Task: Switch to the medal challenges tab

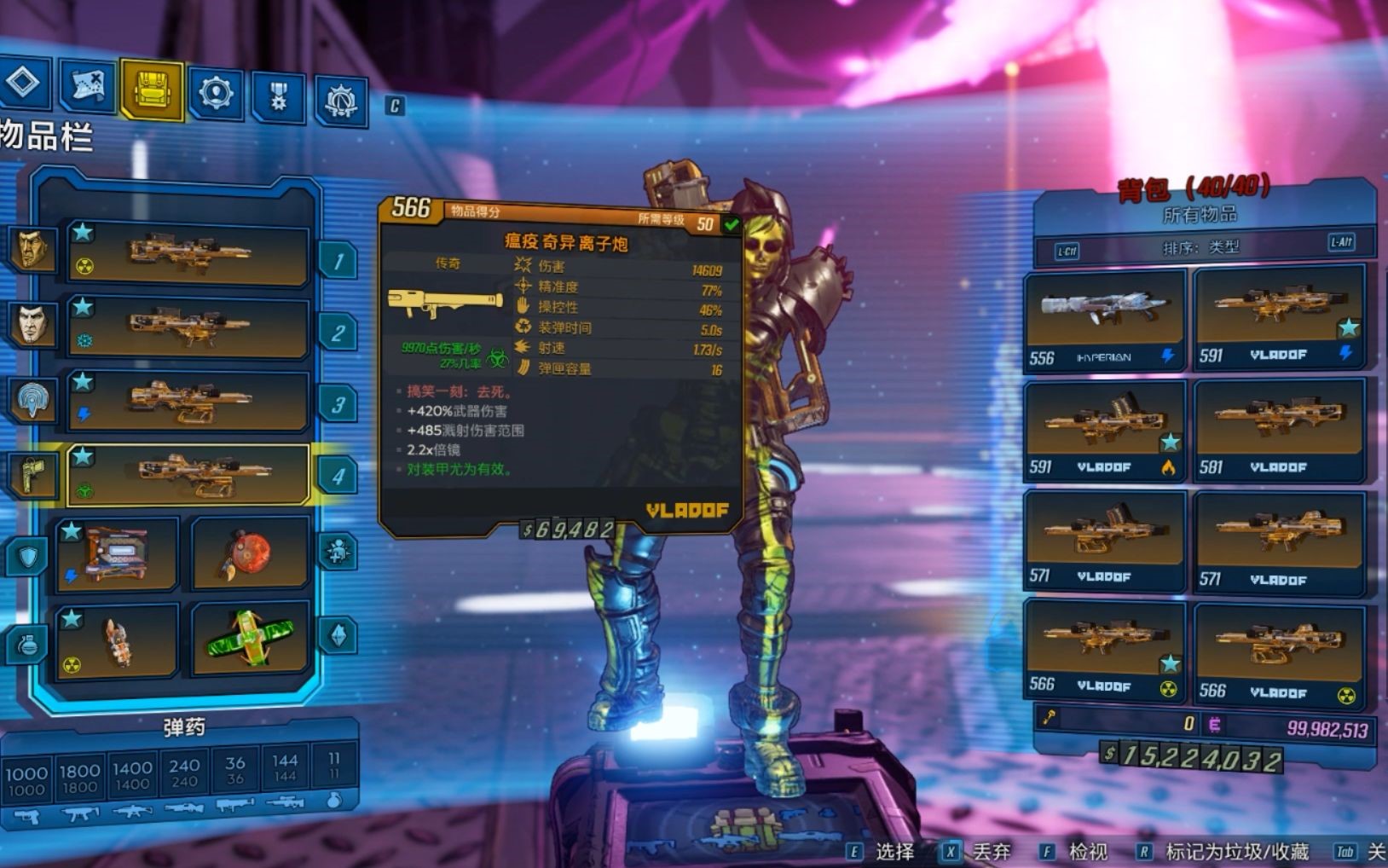Action: coord(279,95)
